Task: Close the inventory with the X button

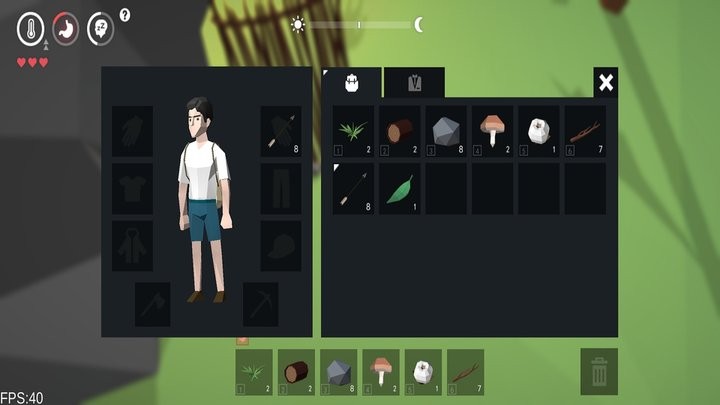Action: pos(605,82)
